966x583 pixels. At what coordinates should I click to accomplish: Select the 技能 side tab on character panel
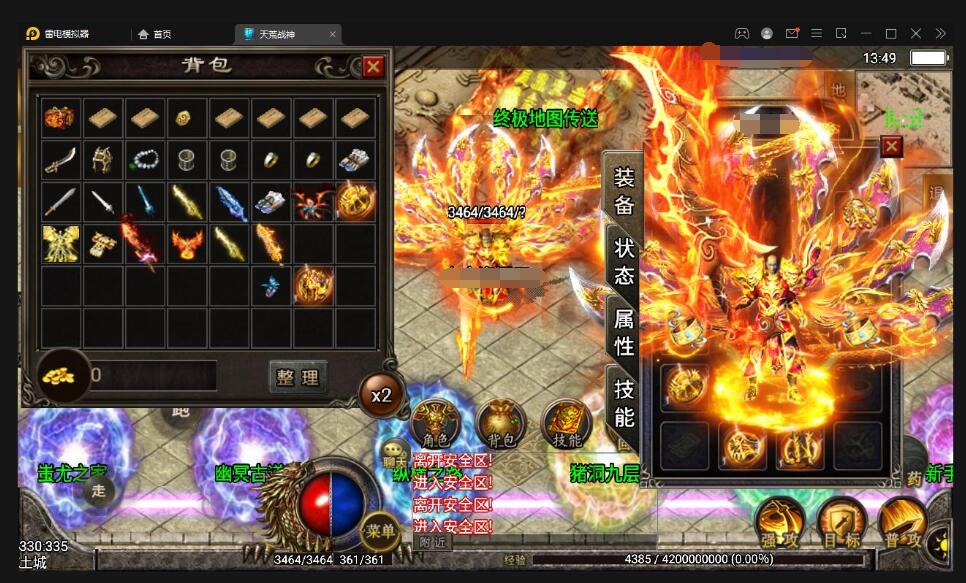point(624,403)
